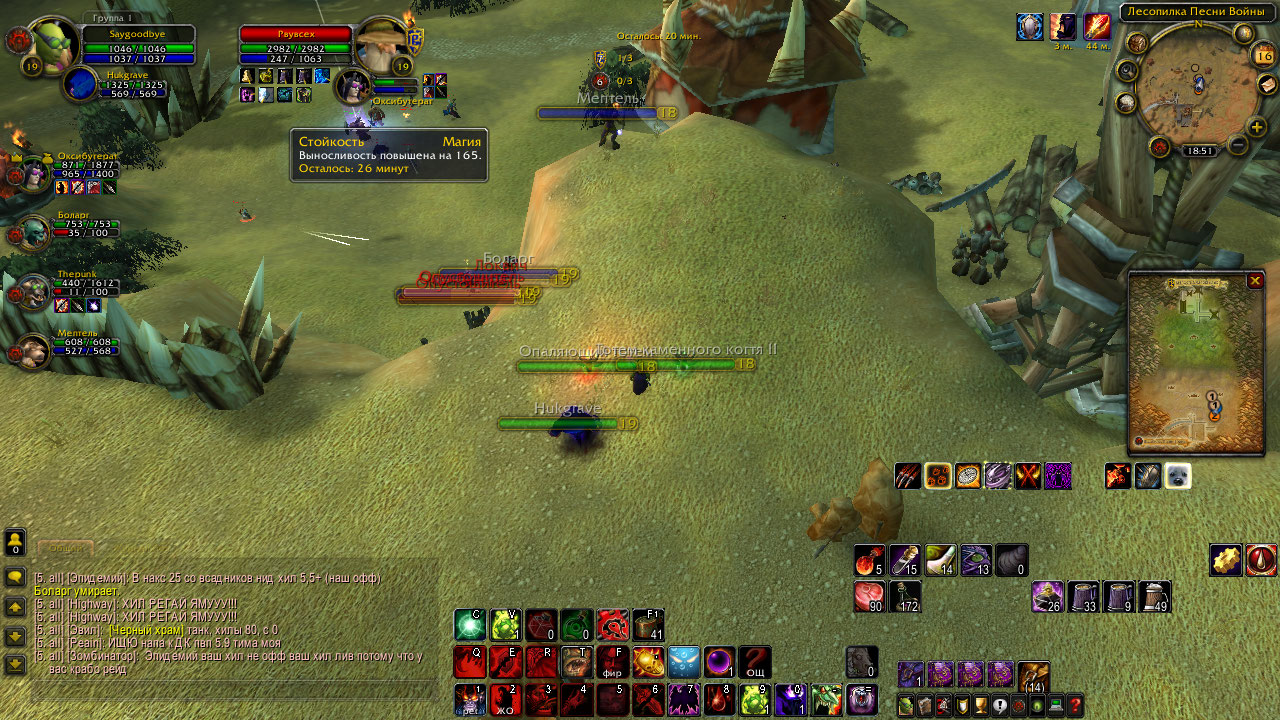Zoom out the minimap with the minus button
The image size is (1280, 720).
click(x=1237, y=146)
